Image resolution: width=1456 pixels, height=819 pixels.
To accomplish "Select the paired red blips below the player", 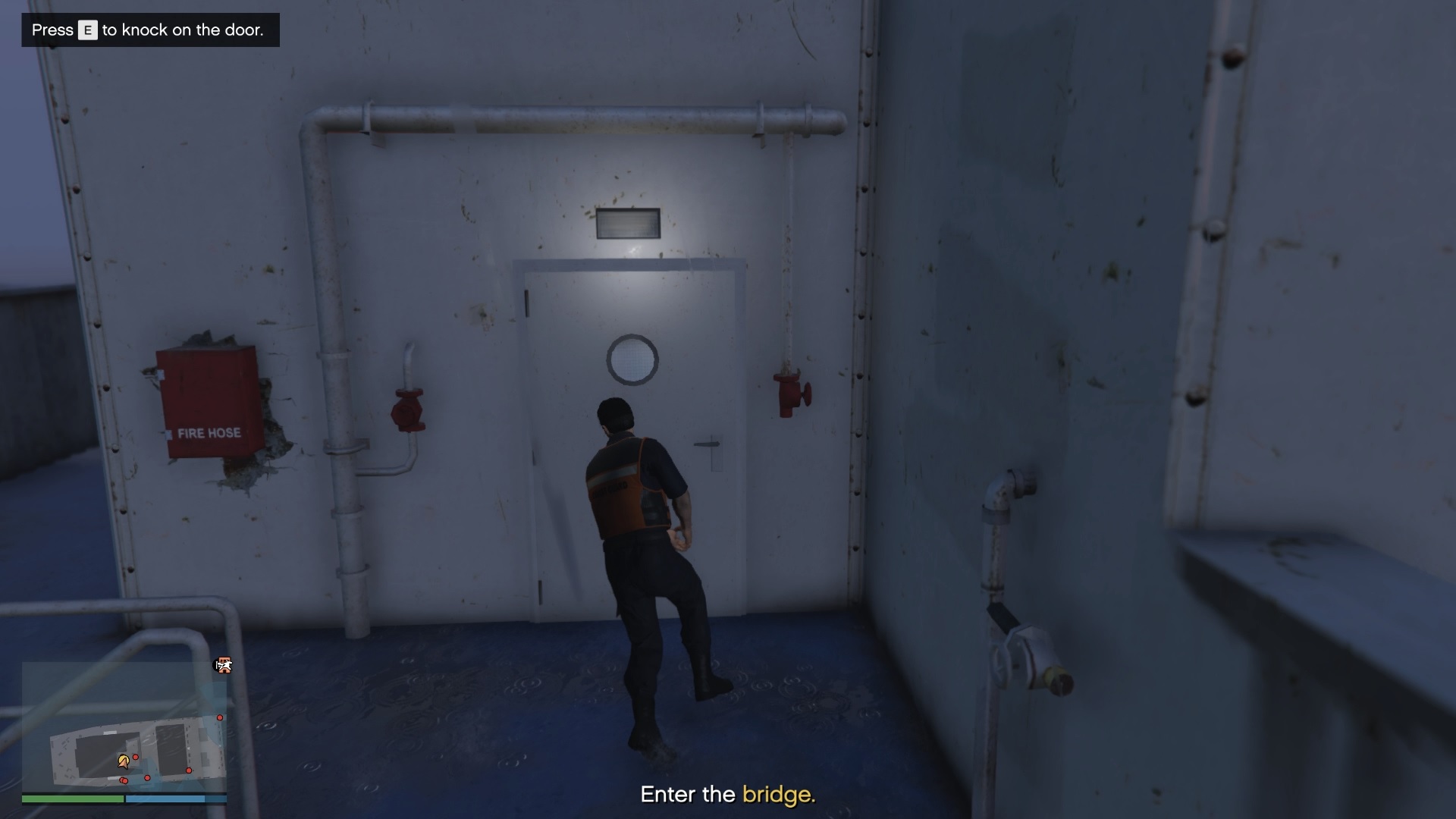I will click(x=123, y=780).
